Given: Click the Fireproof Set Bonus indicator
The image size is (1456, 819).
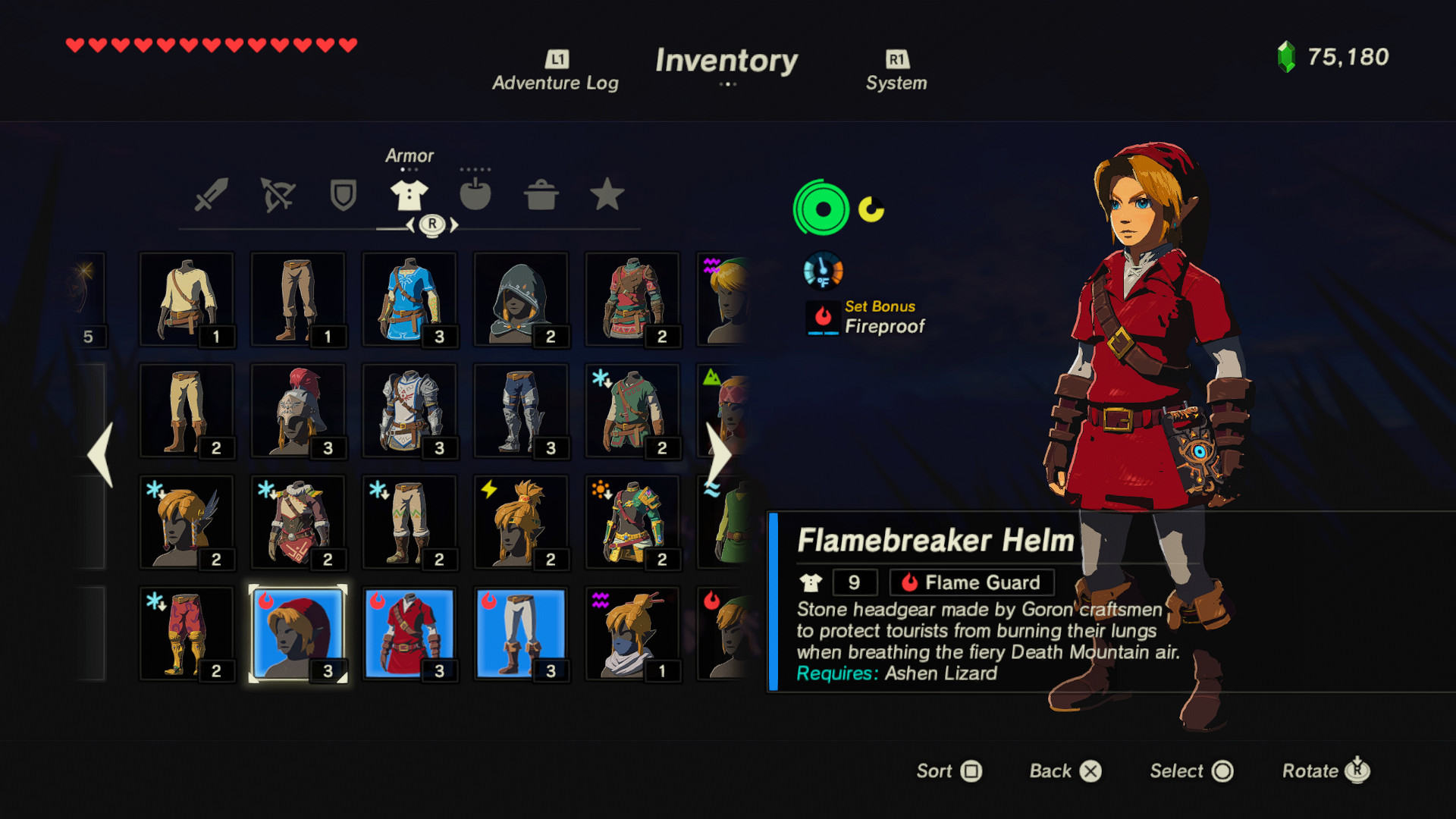Looking at the screenshot, I should tap(822, 318).
